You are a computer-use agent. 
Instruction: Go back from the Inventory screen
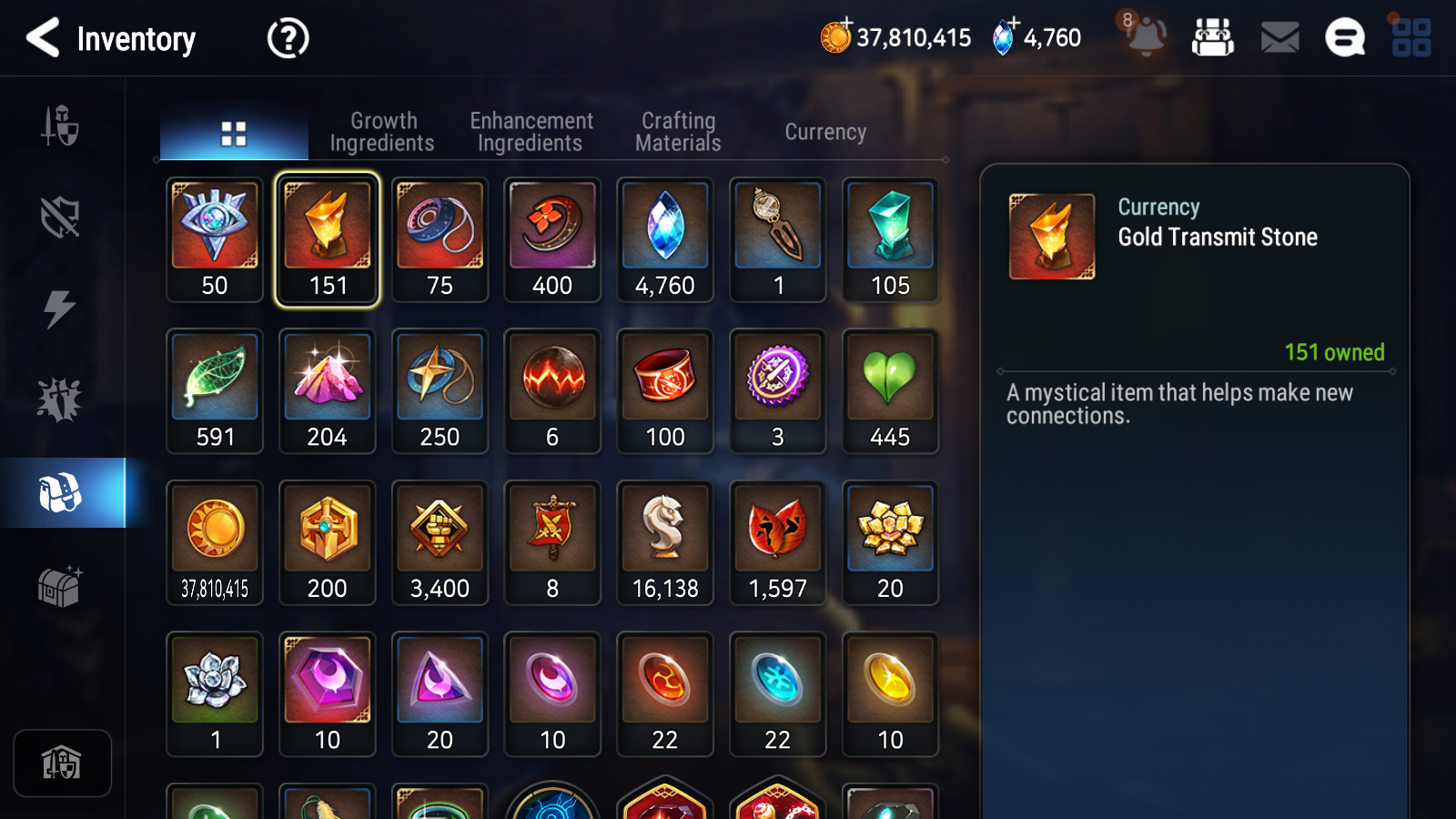[x=43, y=38]
